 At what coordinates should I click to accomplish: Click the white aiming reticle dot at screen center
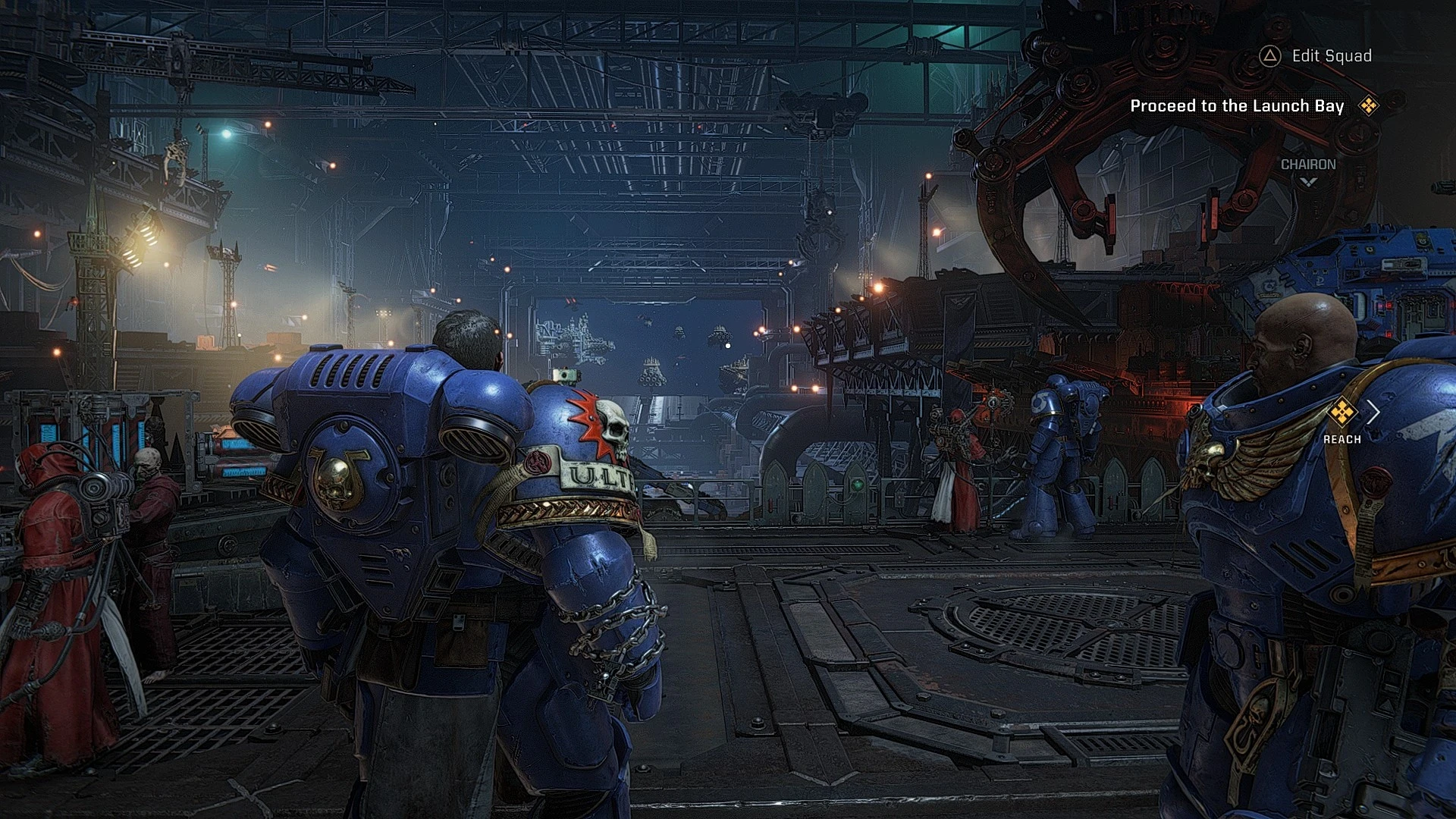729,344
